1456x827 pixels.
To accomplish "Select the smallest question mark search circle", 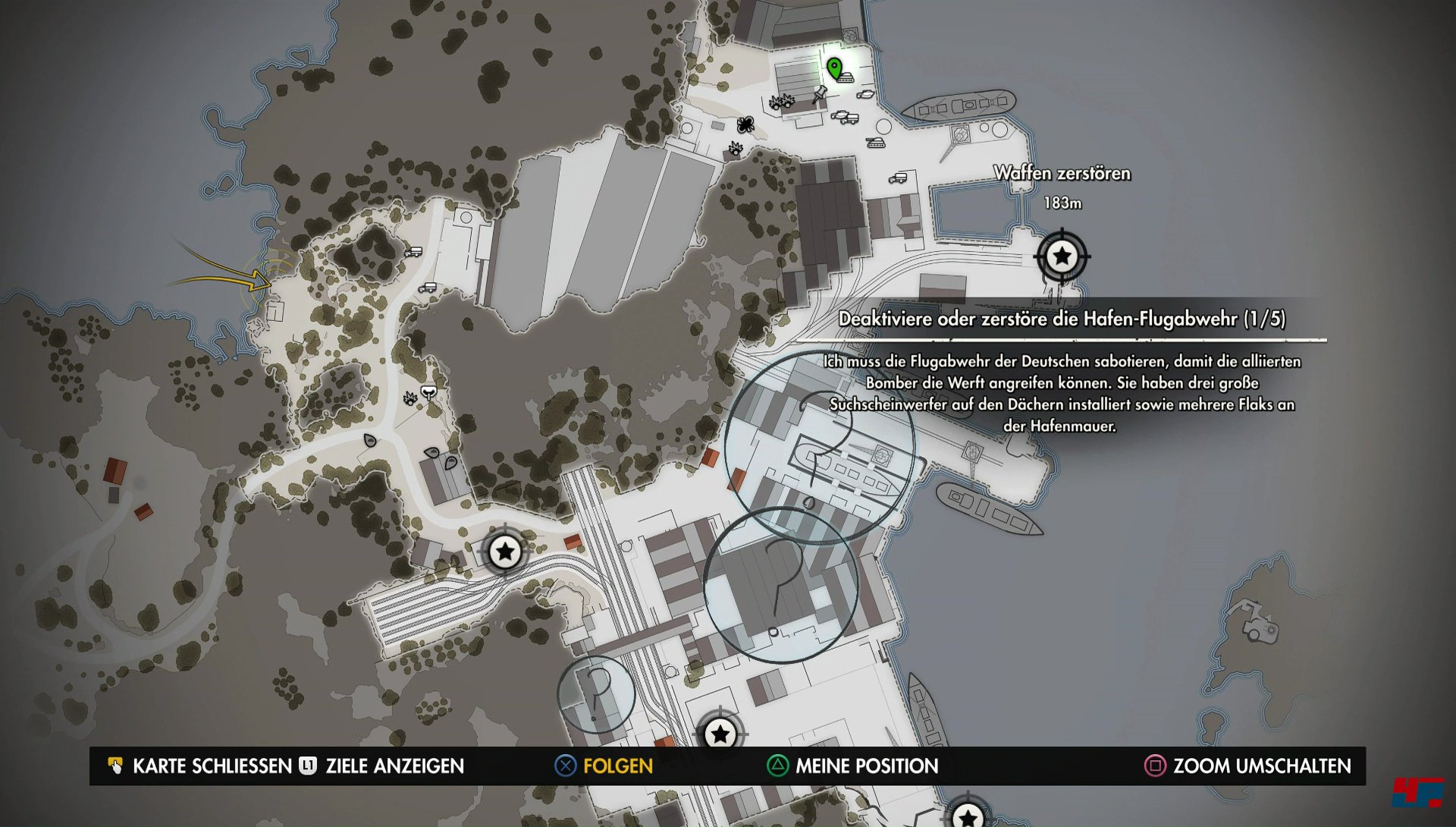I will (596, 694).
